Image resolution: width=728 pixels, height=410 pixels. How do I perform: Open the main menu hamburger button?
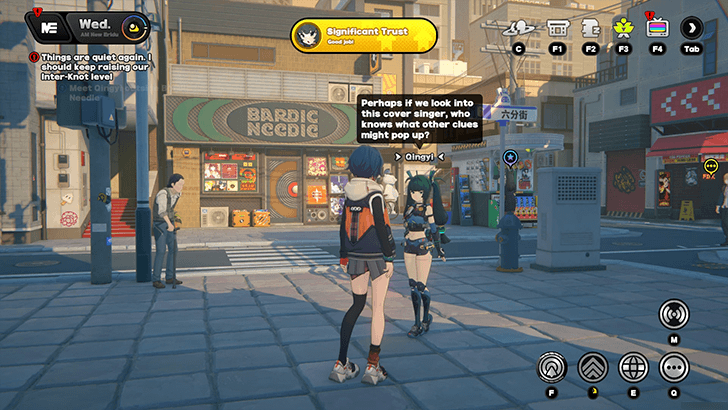(49, 26)
